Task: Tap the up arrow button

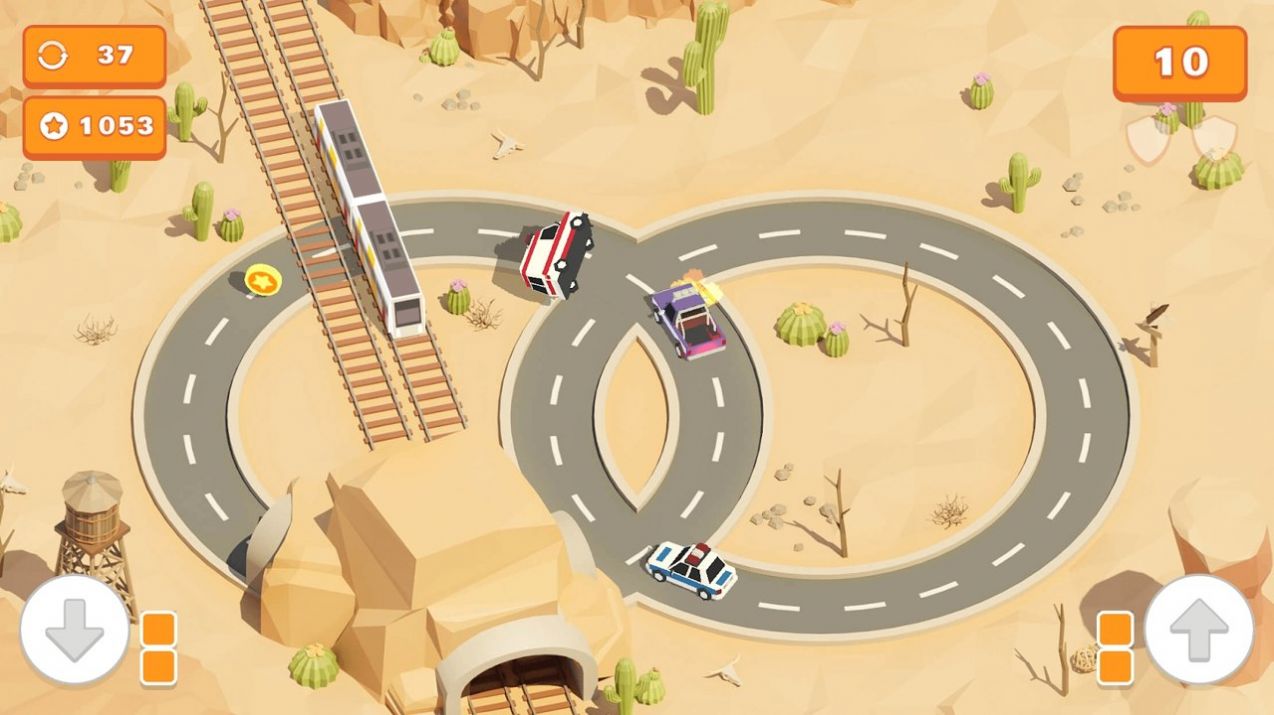Action: [x=1198, y=630]
